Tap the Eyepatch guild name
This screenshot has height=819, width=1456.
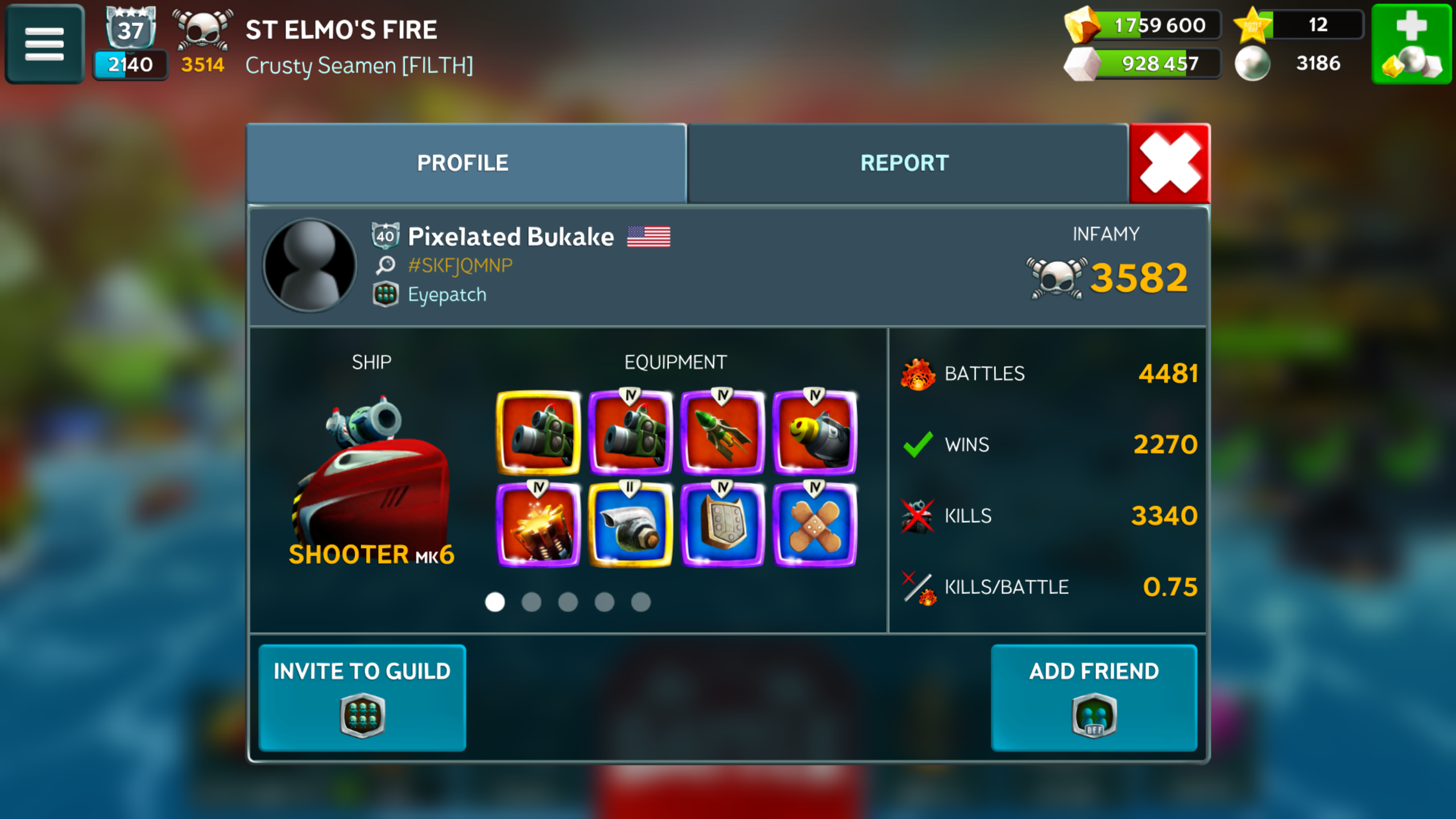(x=447, y=295)
